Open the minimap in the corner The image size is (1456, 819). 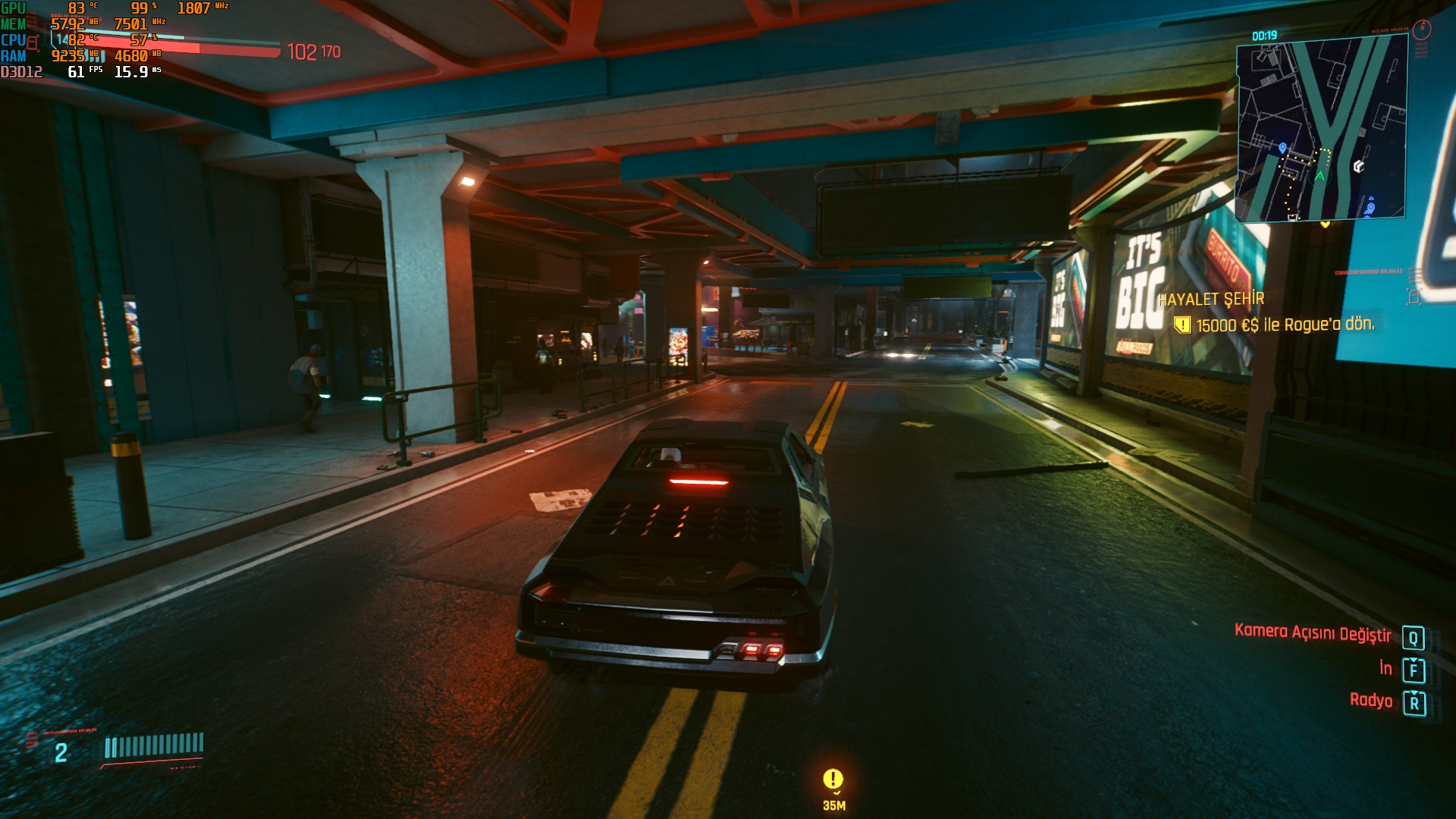pyautogui.click(x=1321, y=129)
